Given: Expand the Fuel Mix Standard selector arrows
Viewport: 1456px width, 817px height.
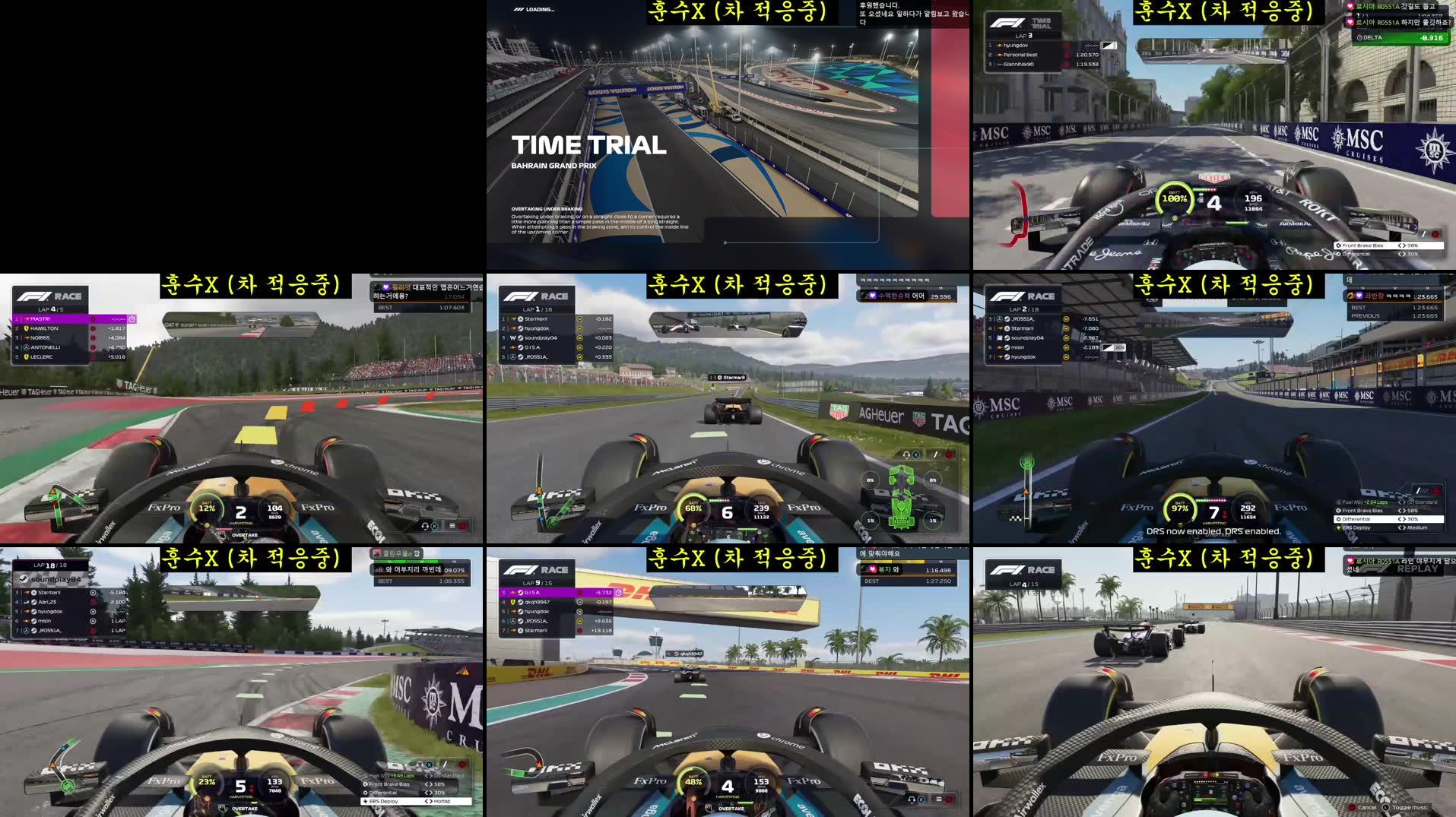Looking at the screenshot, I should [1402, 502].
